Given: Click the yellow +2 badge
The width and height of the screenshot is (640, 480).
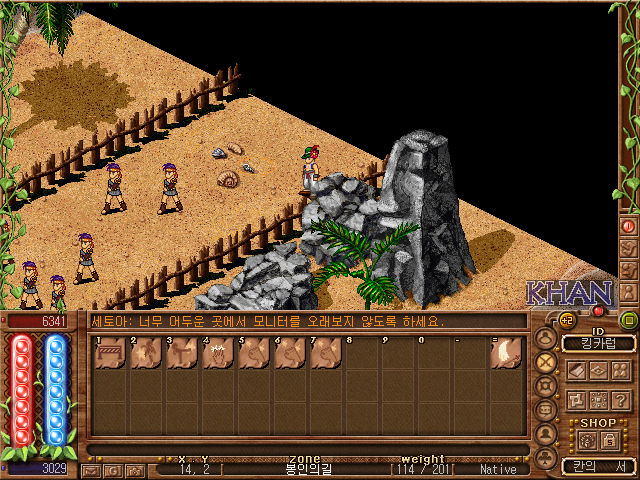Looking at the screenshot, I should pyautogui.click(x=565, y=321).
